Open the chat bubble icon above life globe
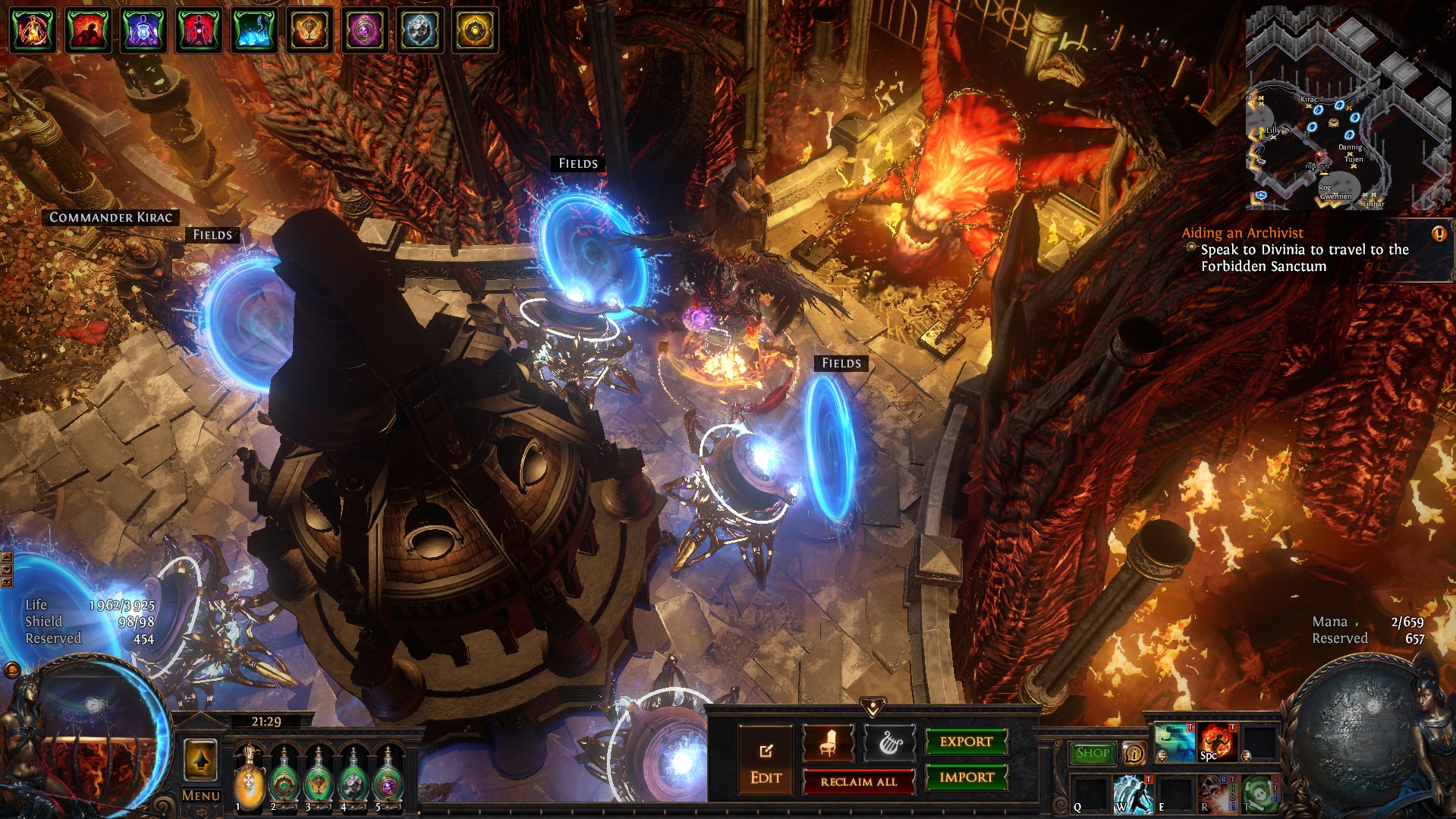Image resolution: width=1456 pixels, height=819 pixels. click(x=12, y=670)
